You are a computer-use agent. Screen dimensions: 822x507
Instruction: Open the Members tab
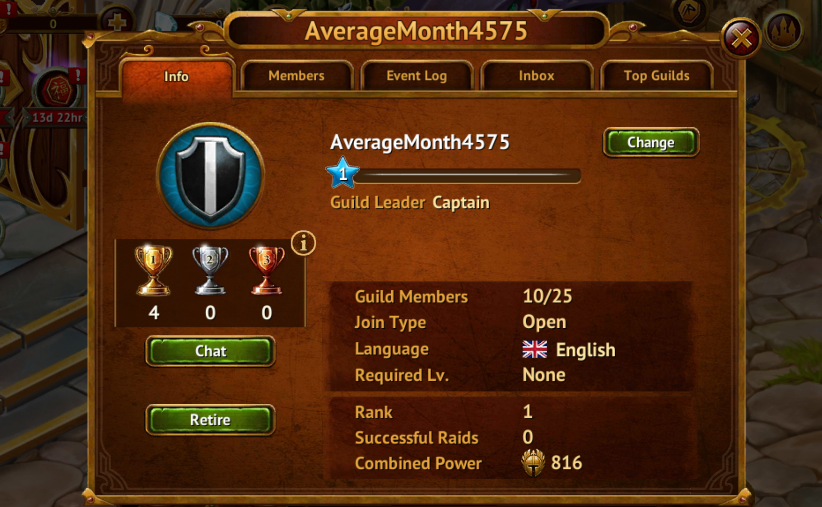click(296, 76)
